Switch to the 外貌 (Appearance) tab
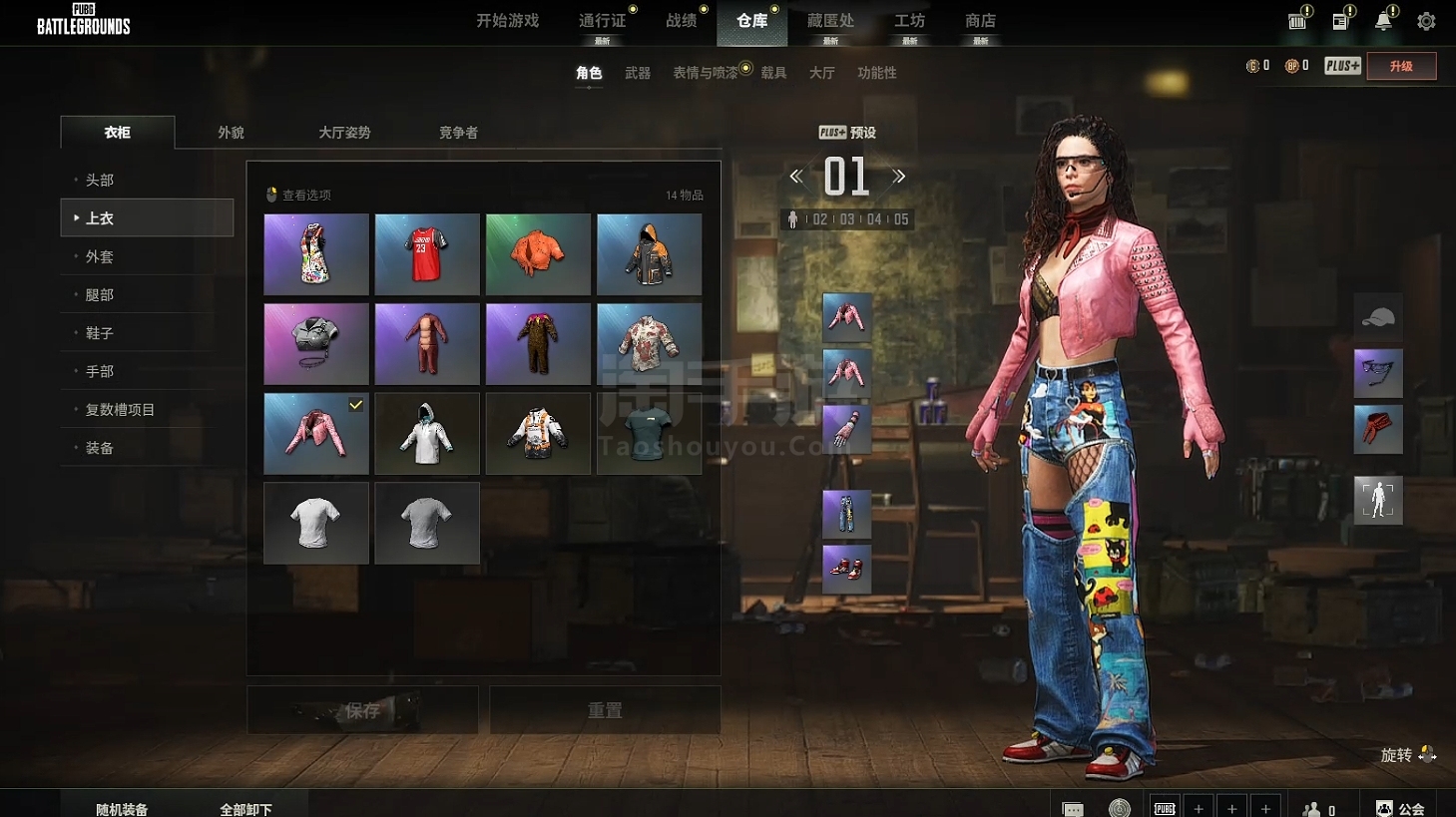Image resolution: width=1456 pixels, height=817 pixels. coord(231,133)
